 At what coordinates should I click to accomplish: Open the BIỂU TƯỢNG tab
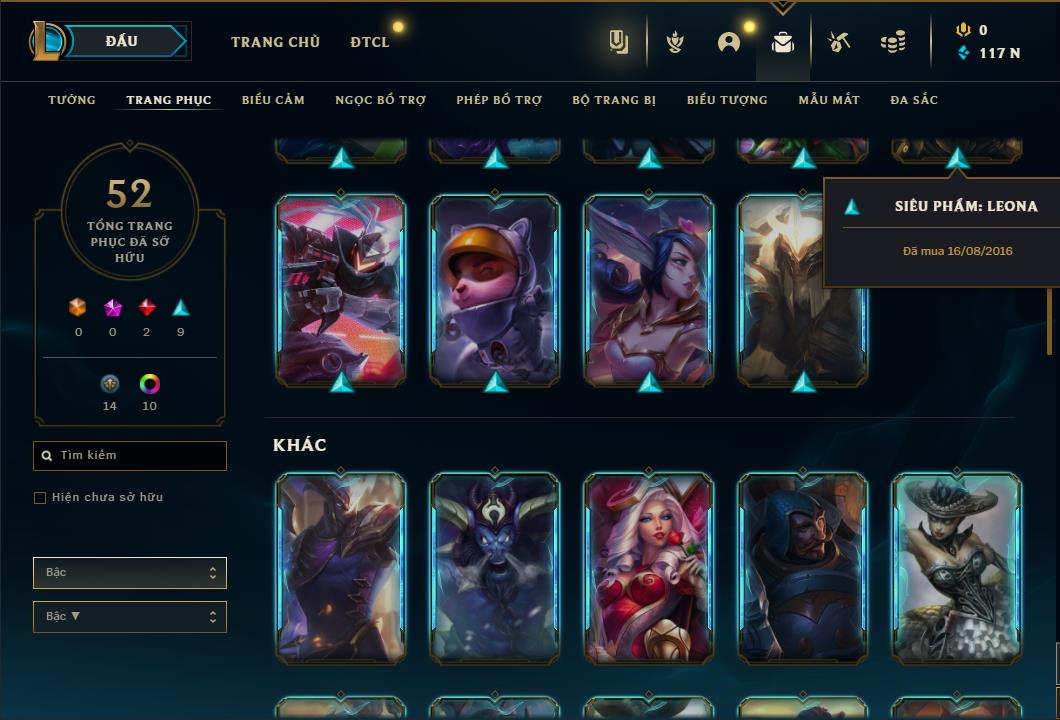[x=727, y=100]
